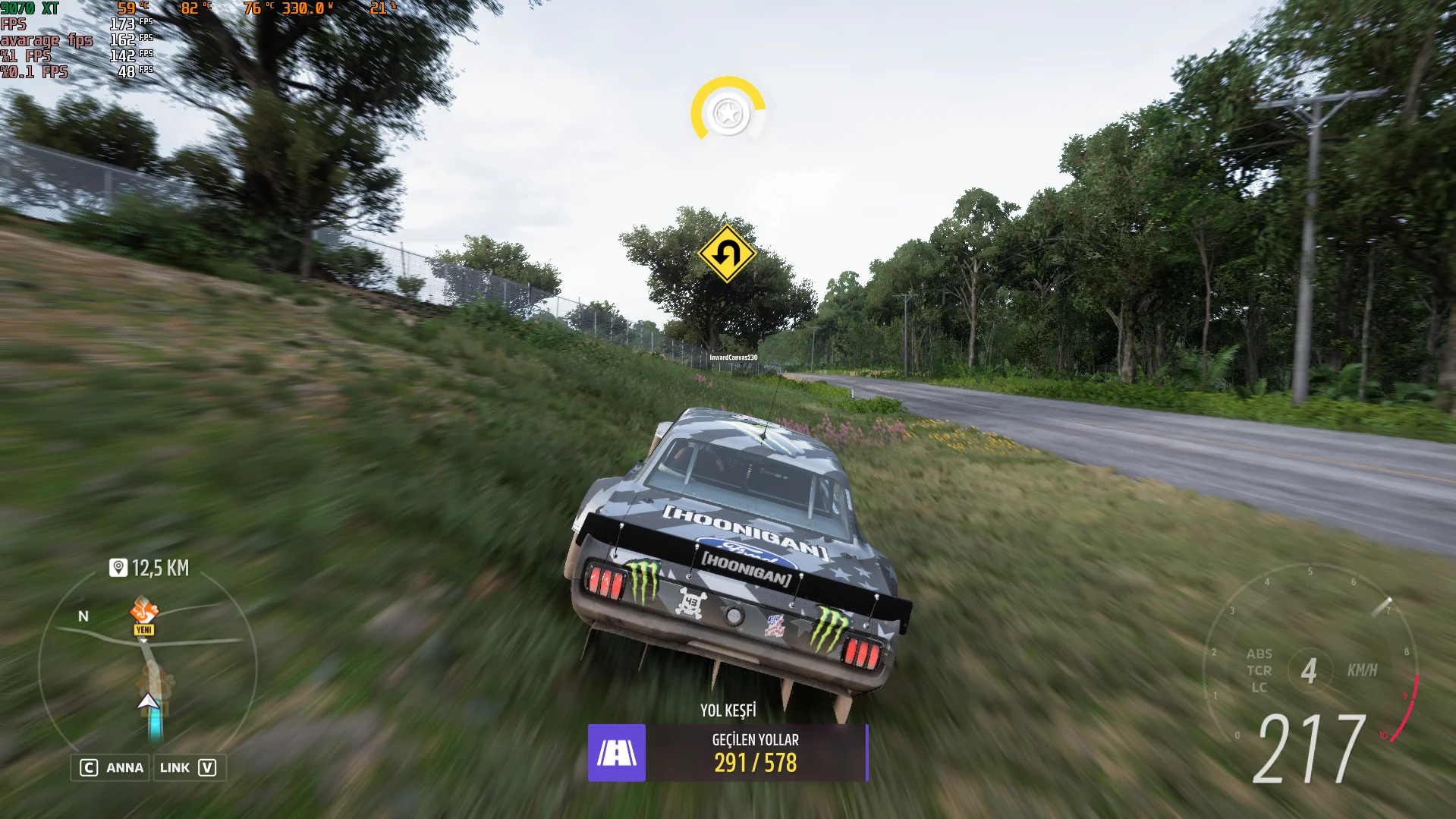Open the circular minimap
Image resolution: width=1456 pixels, height=819 pixels.
click(148, 668)
